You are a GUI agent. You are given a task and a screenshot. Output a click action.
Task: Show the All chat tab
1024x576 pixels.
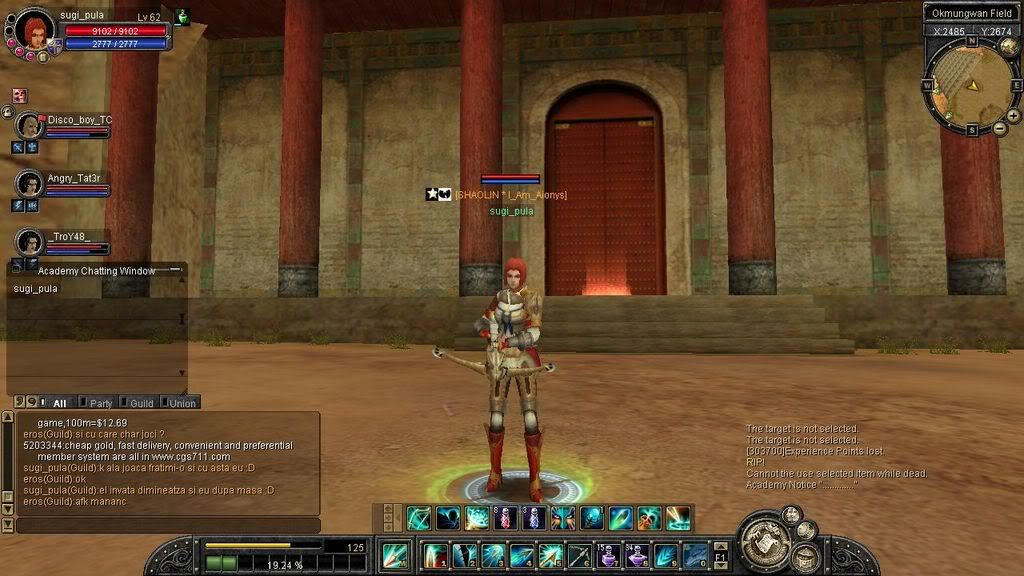pos(59,403)
